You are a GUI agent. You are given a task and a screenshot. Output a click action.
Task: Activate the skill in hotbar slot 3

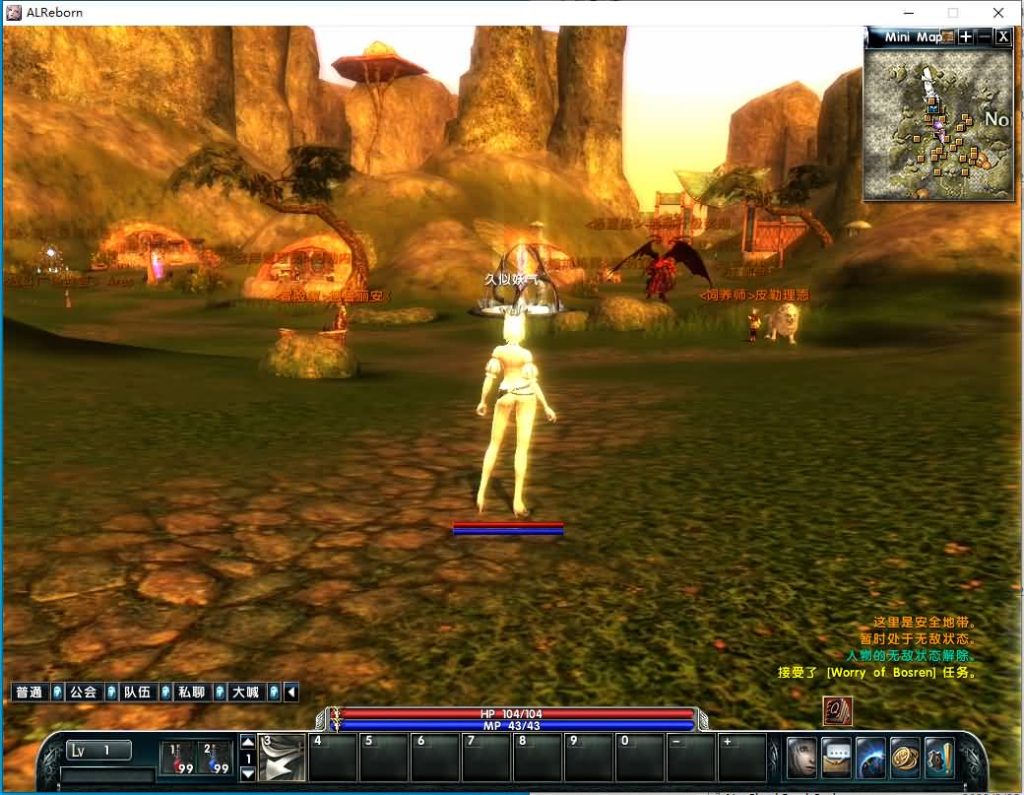pos(282,758)
